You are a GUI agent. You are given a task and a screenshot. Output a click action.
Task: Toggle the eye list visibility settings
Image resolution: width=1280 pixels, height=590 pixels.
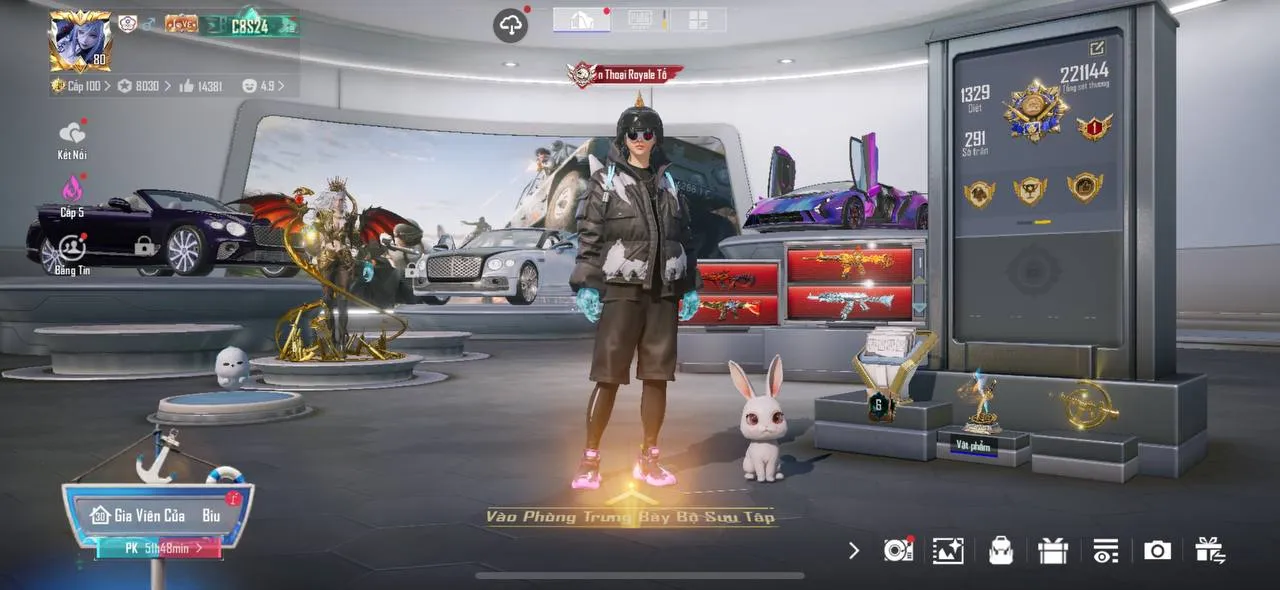pyautogui.click(x=1105, y=550)
